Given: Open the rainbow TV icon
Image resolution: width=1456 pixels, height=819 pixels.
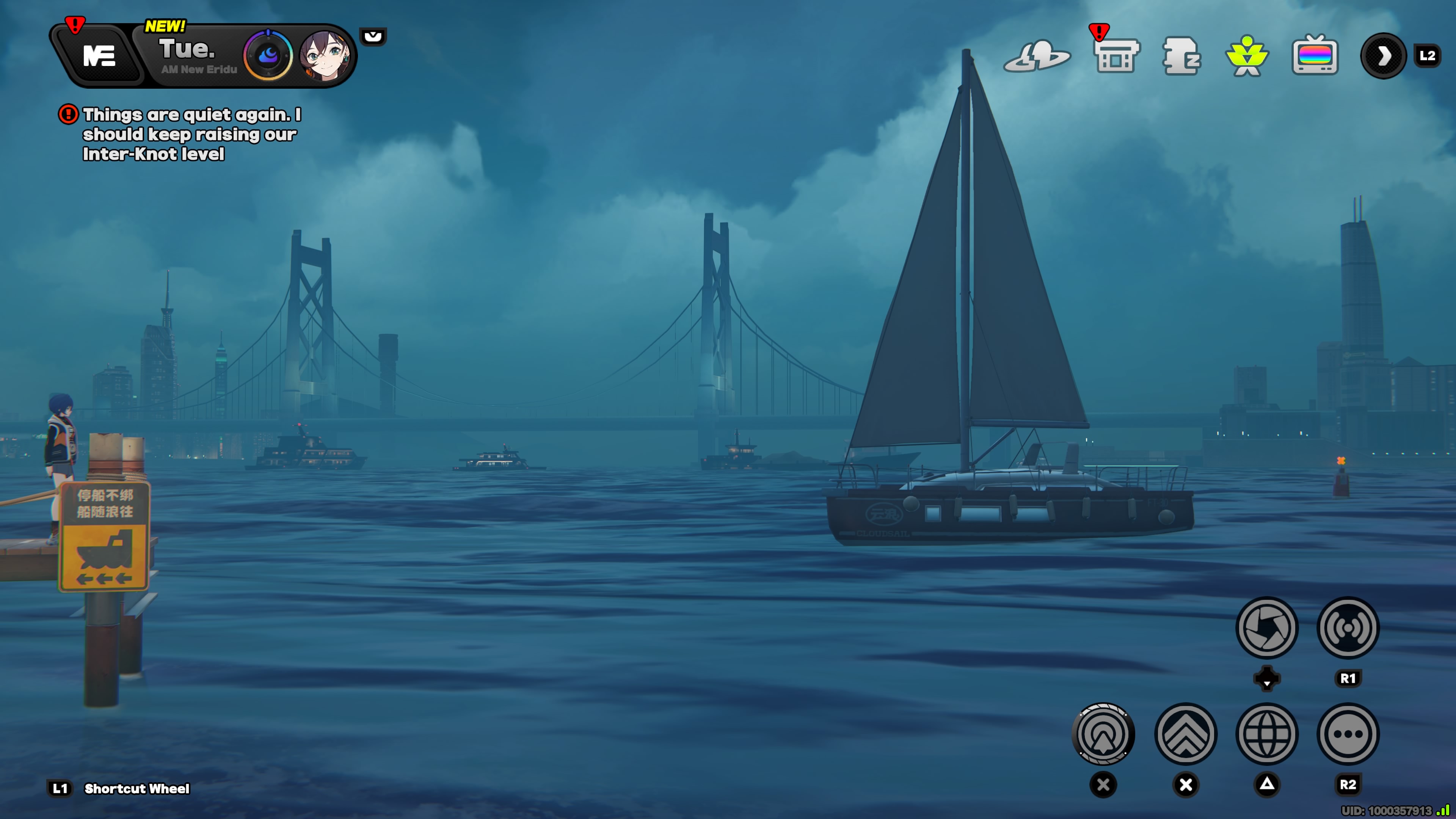Looking at the screenshot, I should point(1315,56).
